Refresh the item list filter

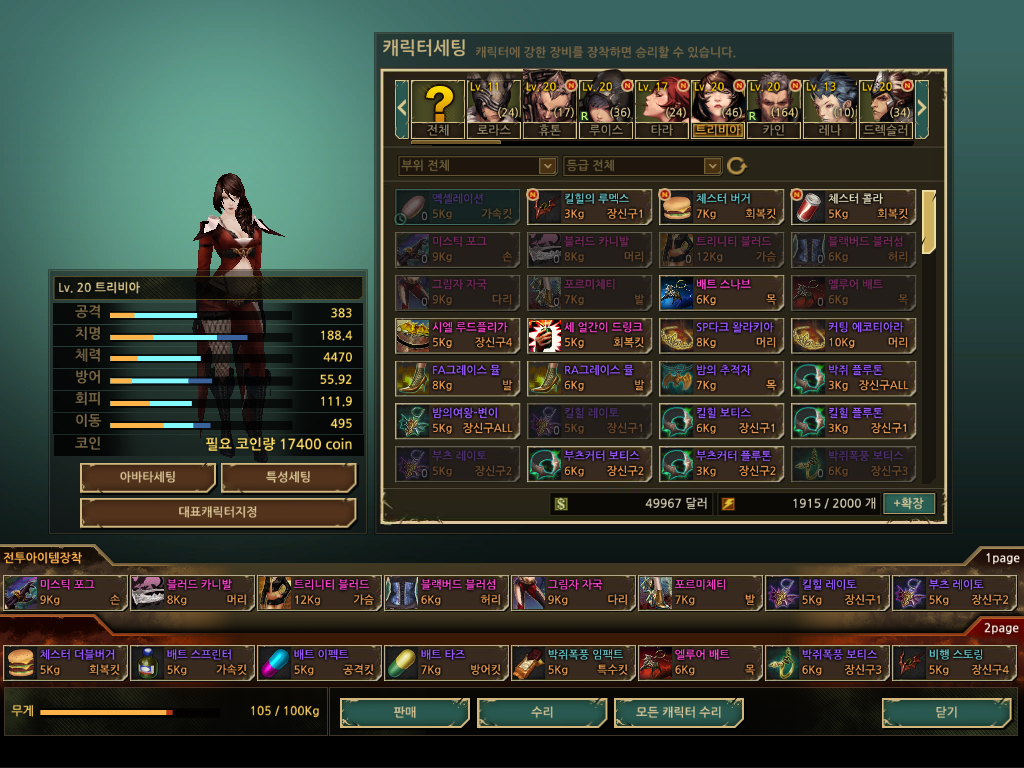pos(737,165)
